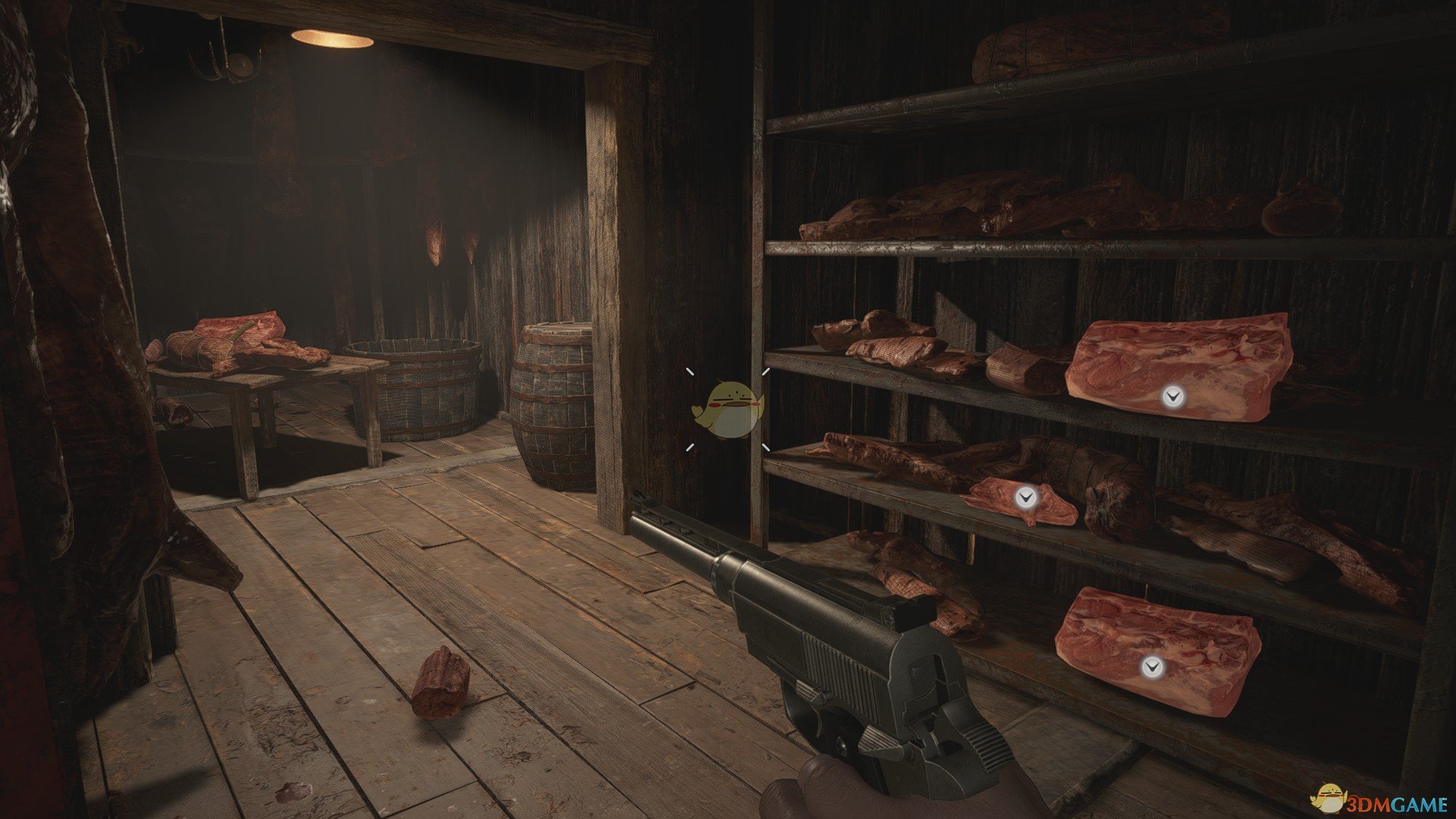The height and width of the screenshot is (819, 1456).
Task: Select the pickup marker on the upper meat slab
Action: (1173, 396)
